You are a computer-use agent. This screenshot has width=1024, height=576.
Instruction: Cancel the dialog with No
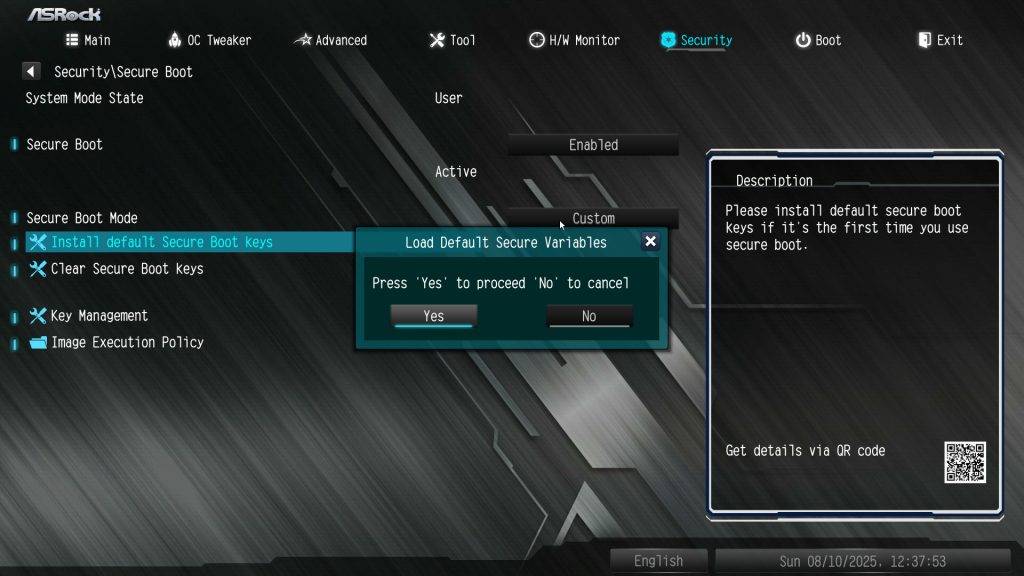click(589, 316)
